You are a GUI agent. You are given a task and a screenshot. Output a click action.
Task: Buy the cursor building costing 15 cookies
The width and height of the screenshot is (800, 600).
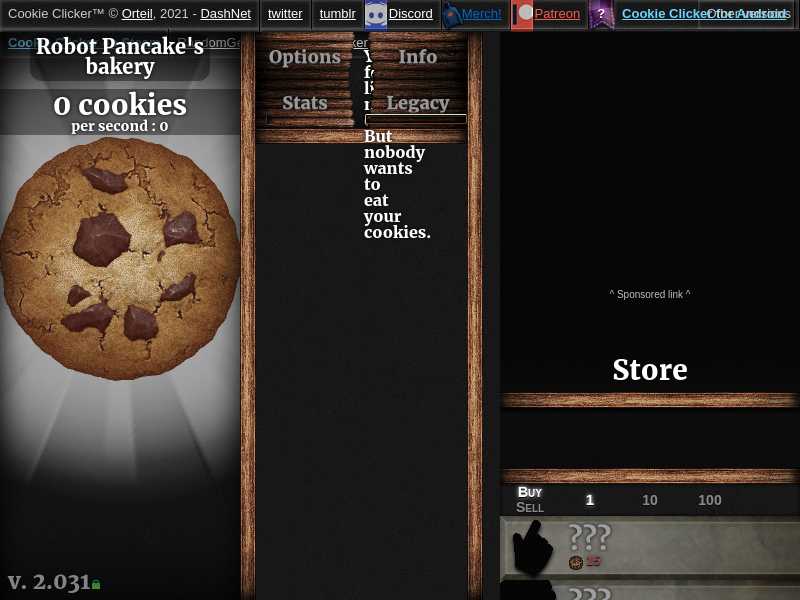650,547
